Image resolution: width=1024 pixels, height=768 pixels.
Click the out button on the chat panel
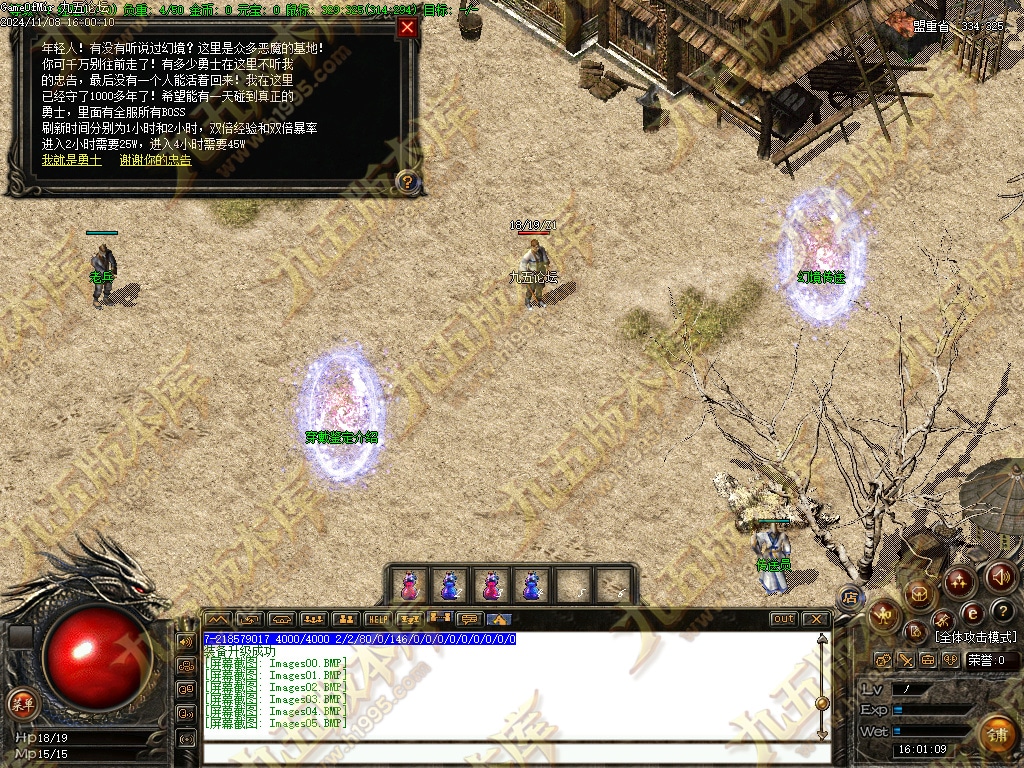(x=784, y=619)
